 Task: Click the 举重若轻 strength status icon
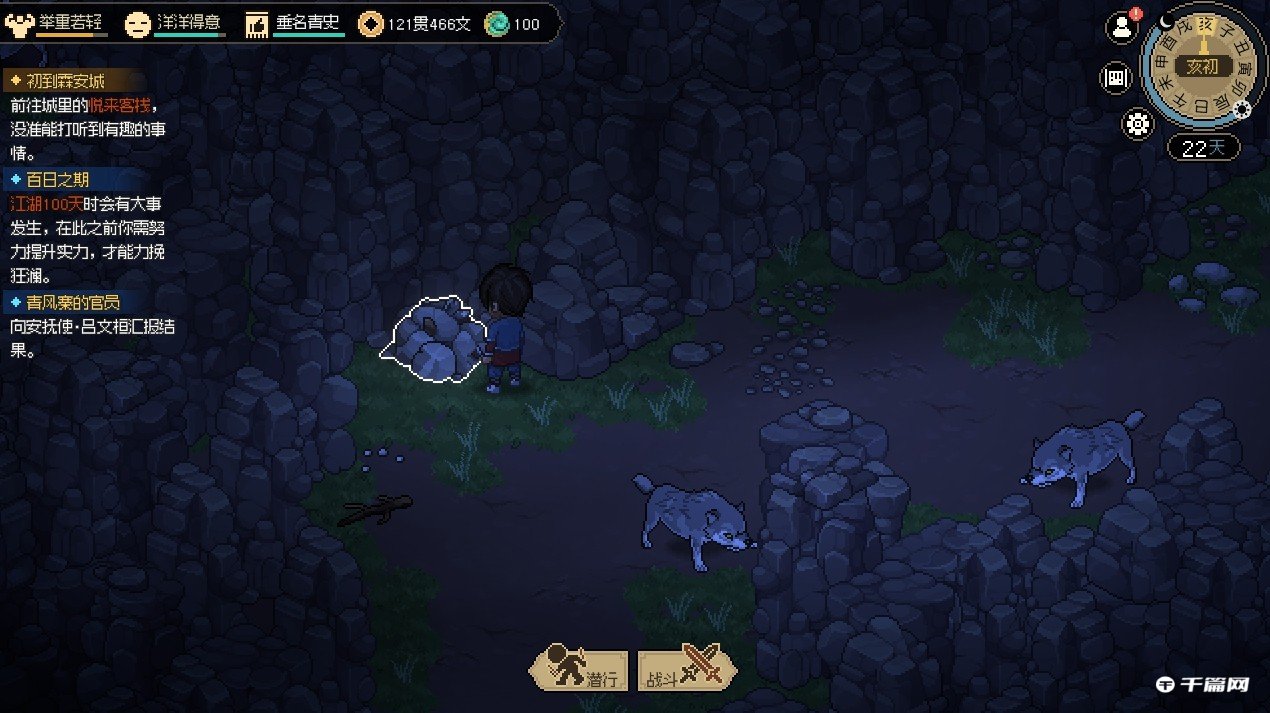[20, 24]
